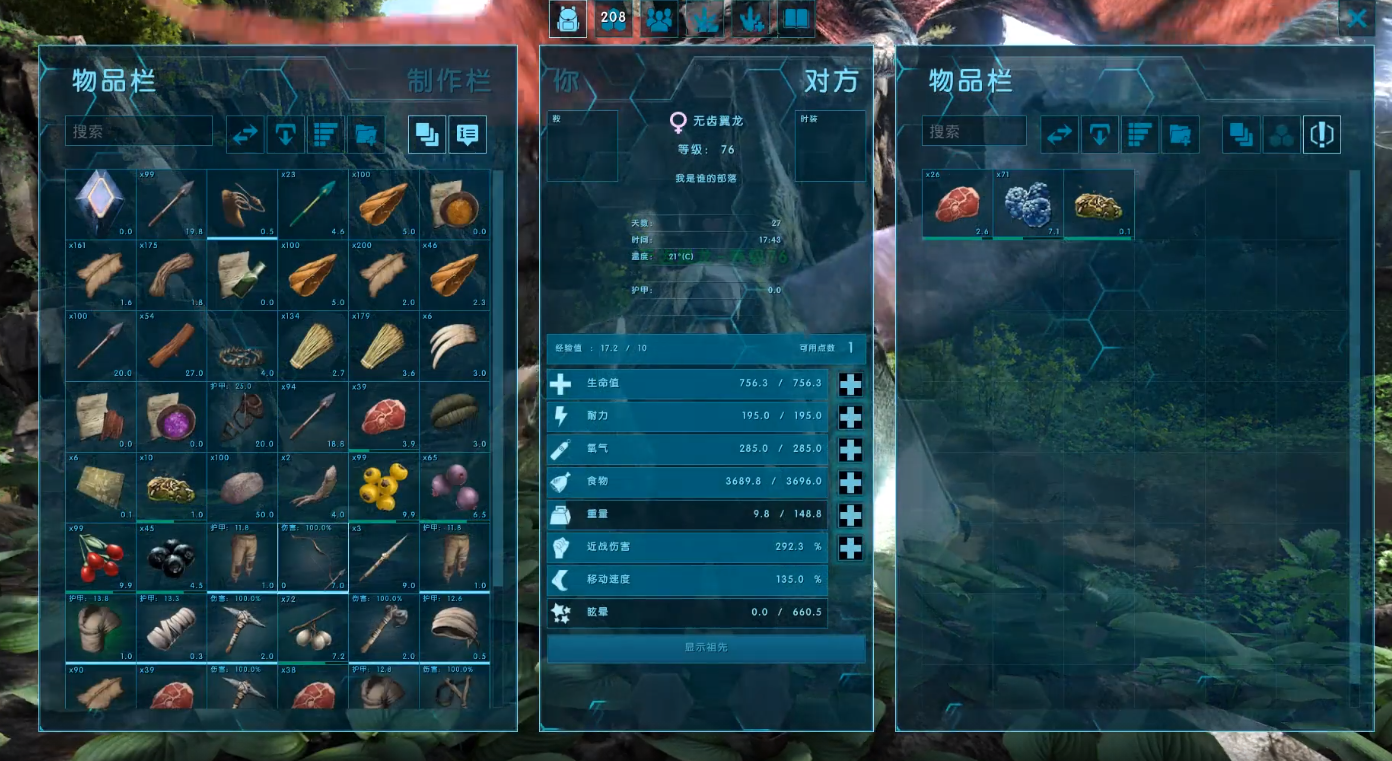Click the exclamation mark button in creature inventory
Viewport: 1392px width, 761px height.
(x=1322, y=134)
